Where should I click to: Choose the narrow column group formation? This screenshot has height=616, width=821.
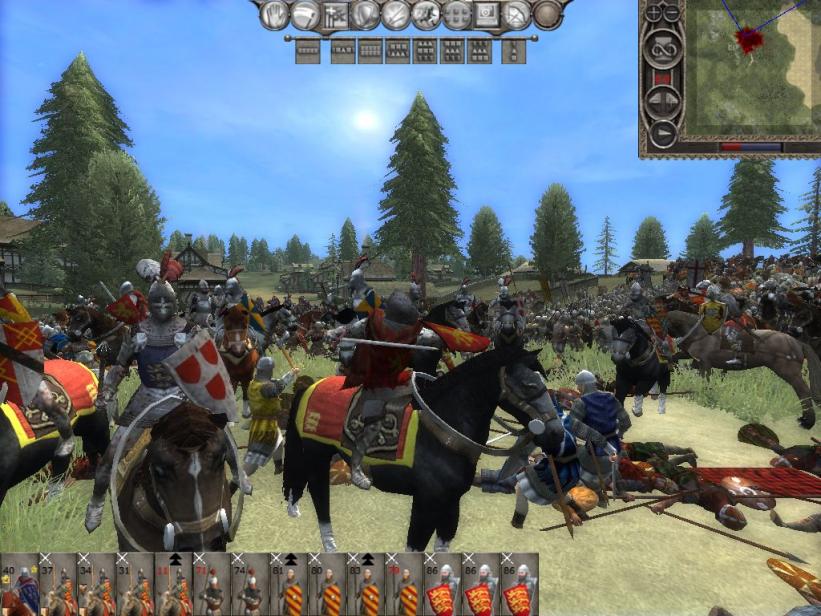514,51
